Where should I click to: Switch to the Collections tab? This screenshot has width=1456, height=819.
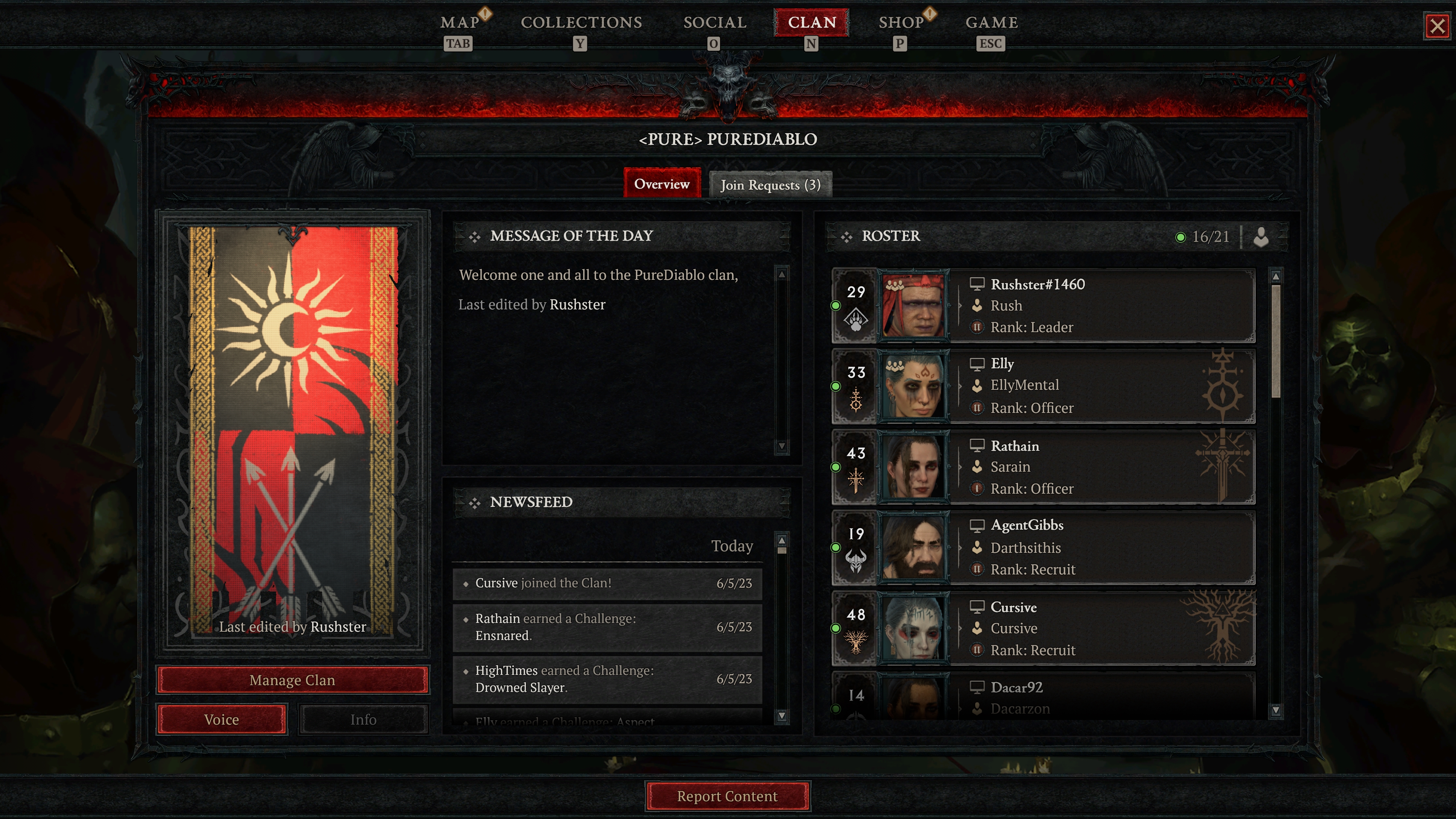[x=581, y=23]
